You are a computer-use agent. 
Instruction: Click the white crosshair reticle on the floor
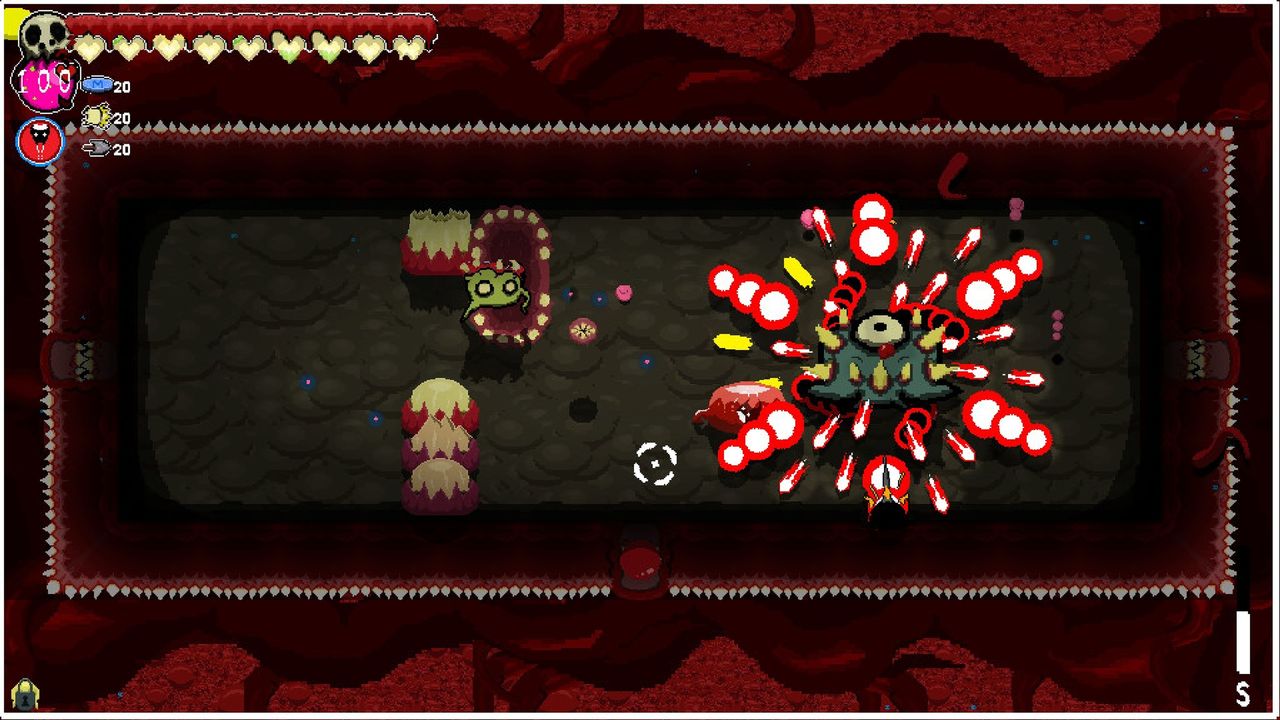click(x=655, y=461)
